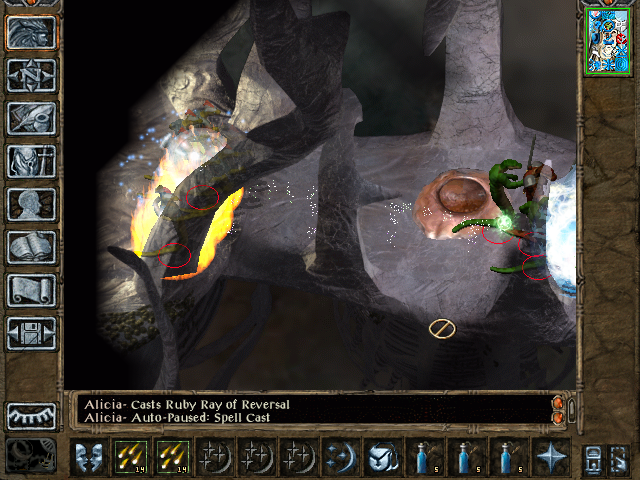This screenshot has height=480, width=640.
Task: Open the area map screen
Action: tap(31, 75)
